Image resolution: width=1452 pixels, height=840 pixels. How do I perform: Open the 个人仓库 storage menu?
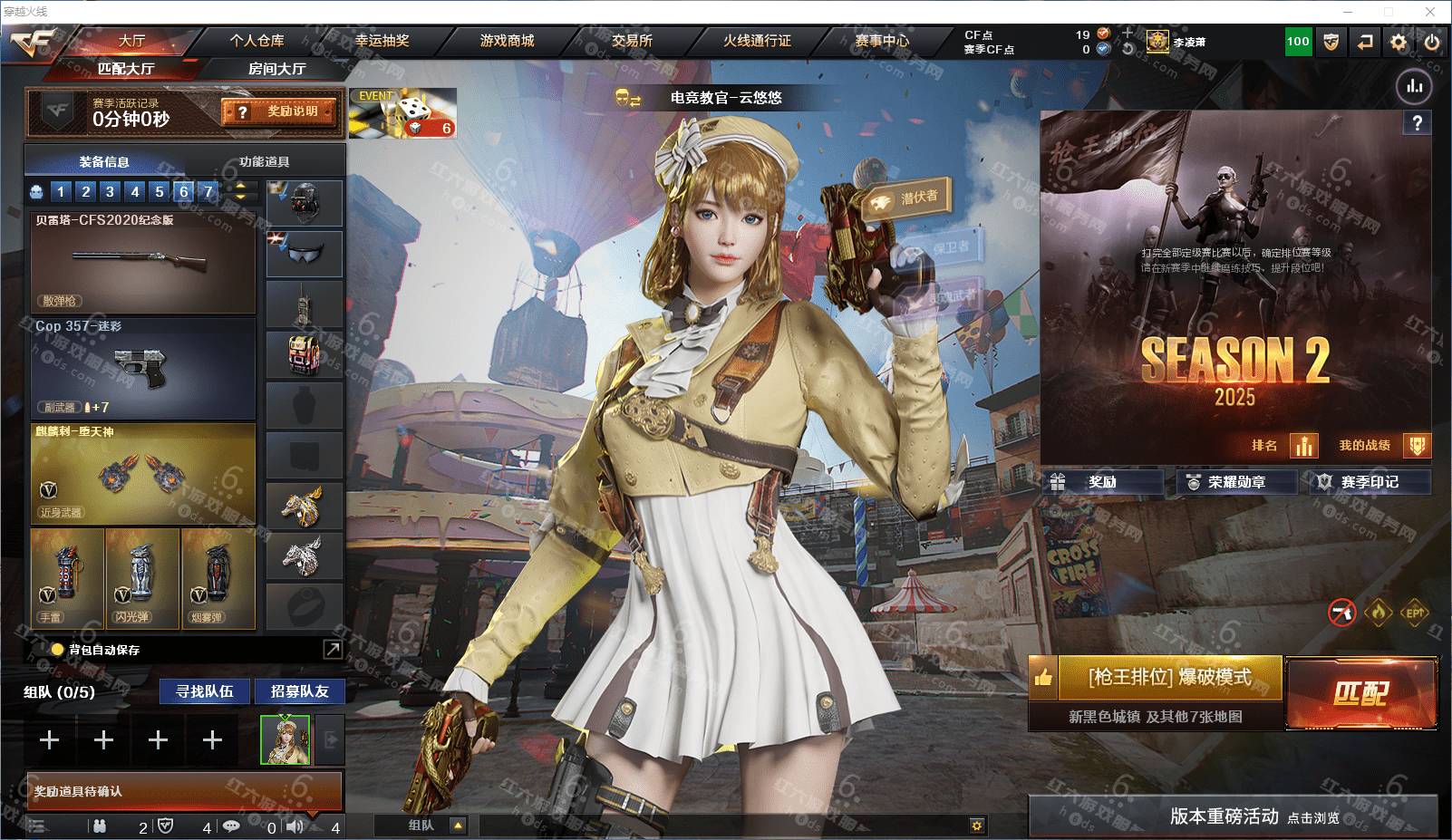pyautogui.click(x=257, y=41)
